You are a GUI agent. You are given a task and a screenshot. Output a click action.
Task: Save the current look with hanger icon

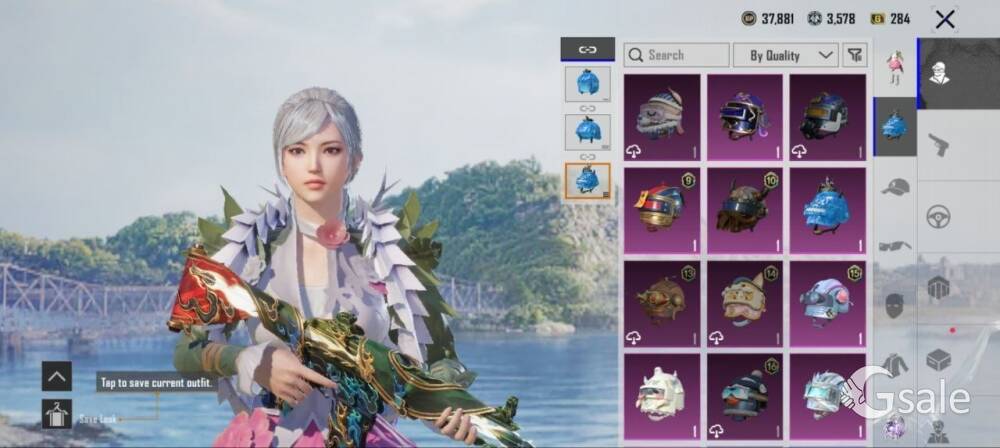coord(56,413)
